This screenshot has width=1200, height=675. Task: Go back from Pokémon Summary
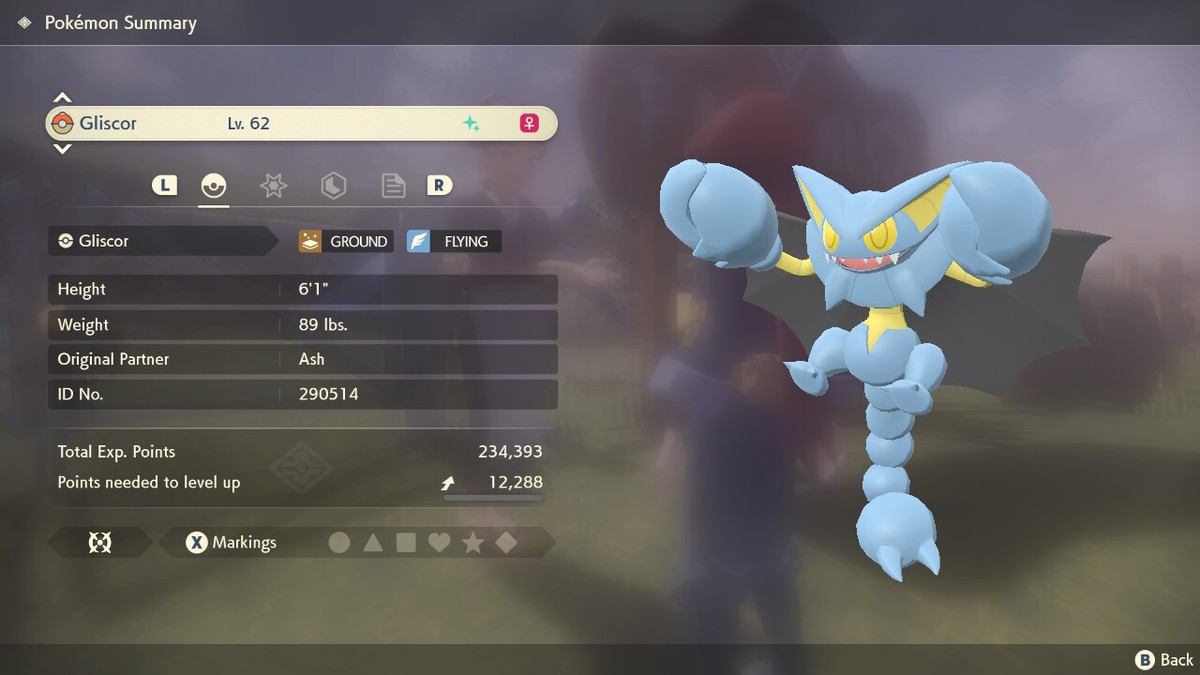pyautogui.click(x=1165, y=660)
